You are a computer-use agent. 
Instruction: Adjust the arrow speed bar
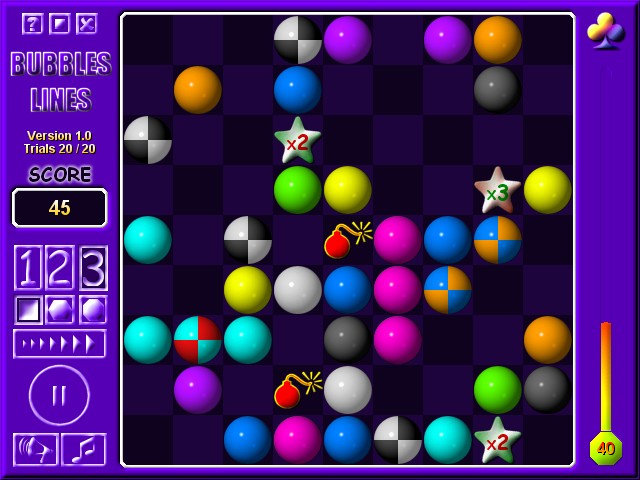pyautogui.click(x=59, y=343)
